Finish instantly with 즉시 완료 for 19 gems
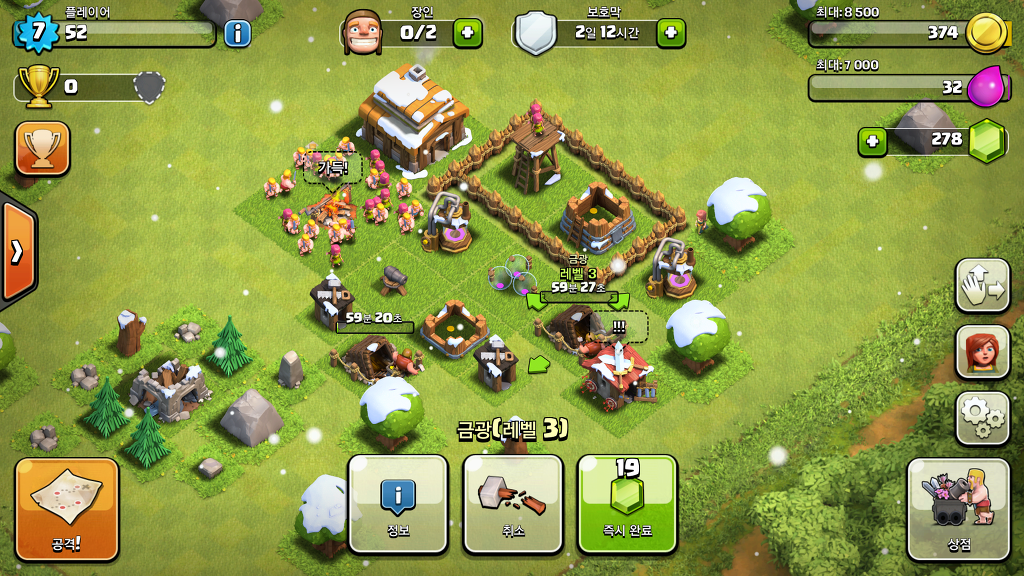This screenshot has width=1024, height=576. tap(627, 503)
